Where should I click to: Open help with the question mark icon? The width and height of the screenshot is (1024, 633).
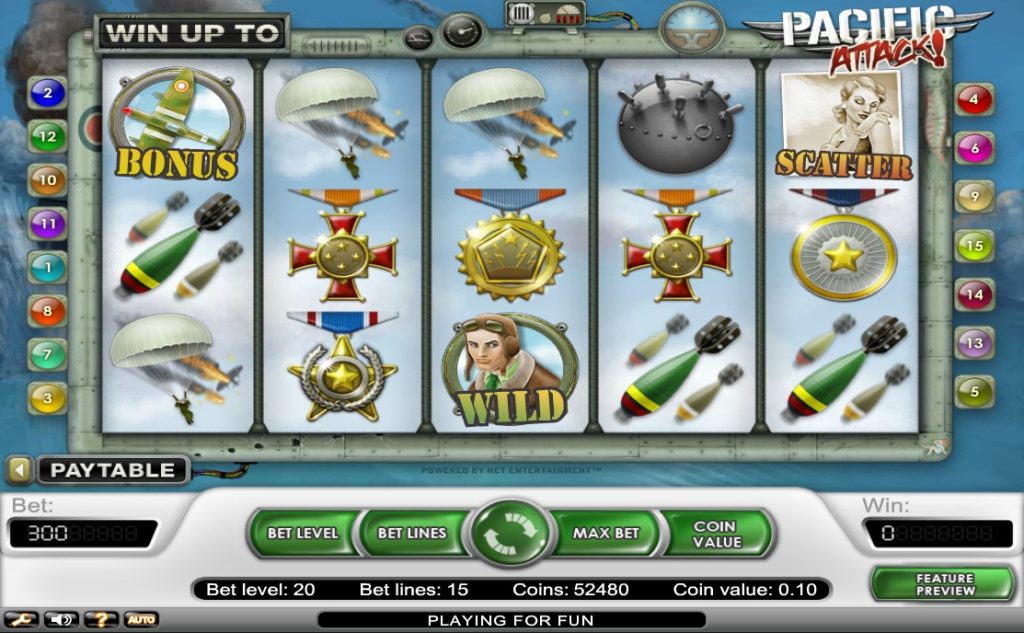(x=101, y=620)
